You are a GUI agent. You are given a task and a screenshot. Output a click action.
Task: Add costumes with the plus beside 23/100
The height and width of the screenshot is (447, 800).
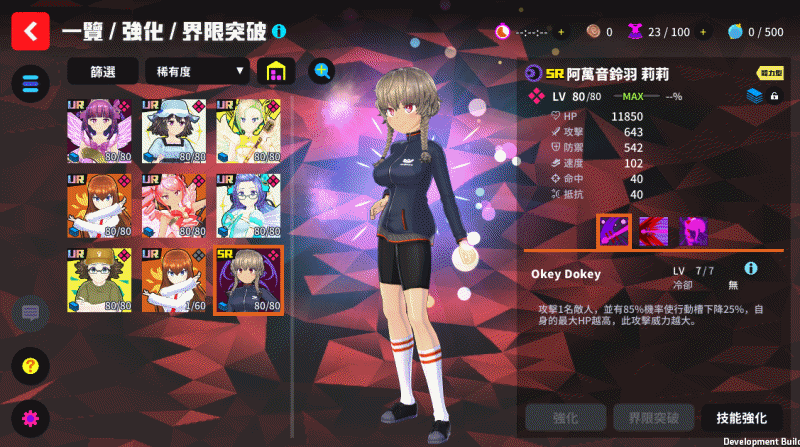(701, 32)
